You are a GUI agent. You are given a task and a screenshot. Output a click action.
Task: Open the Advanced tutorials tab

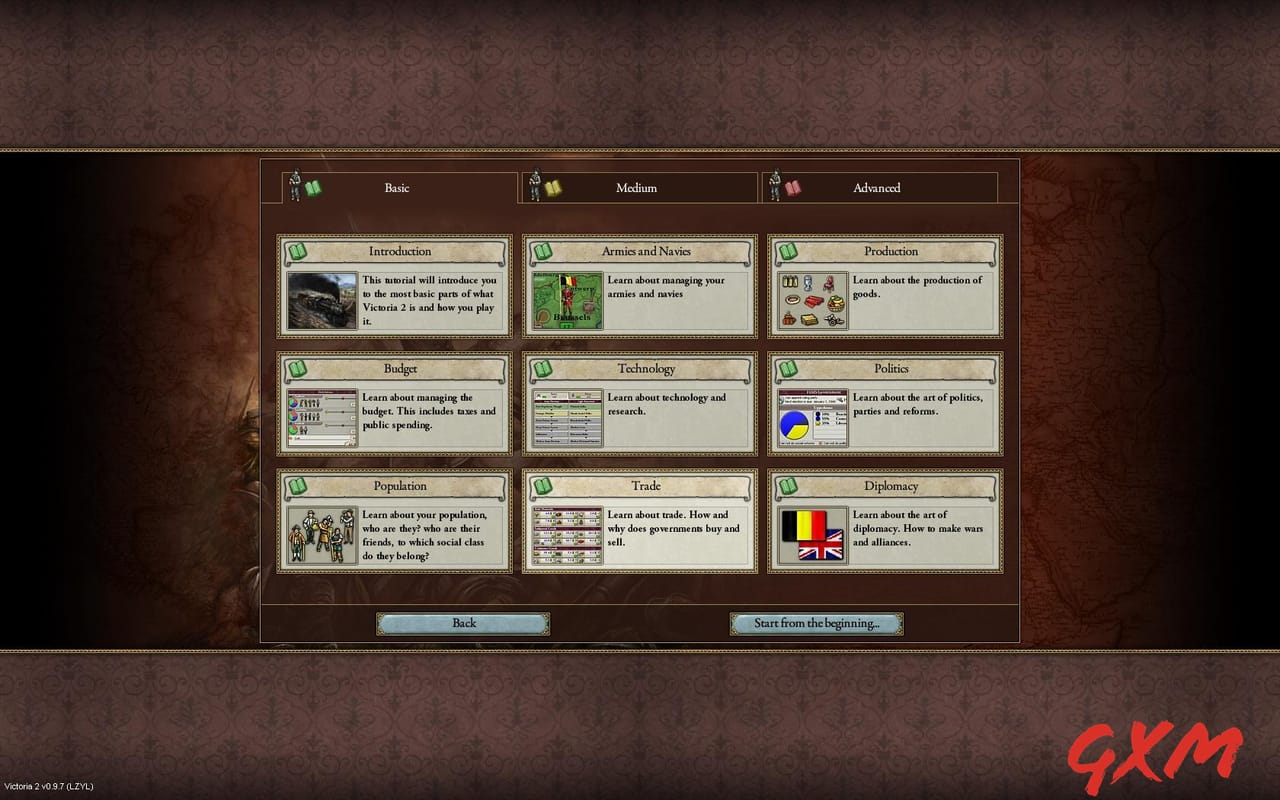877,188
